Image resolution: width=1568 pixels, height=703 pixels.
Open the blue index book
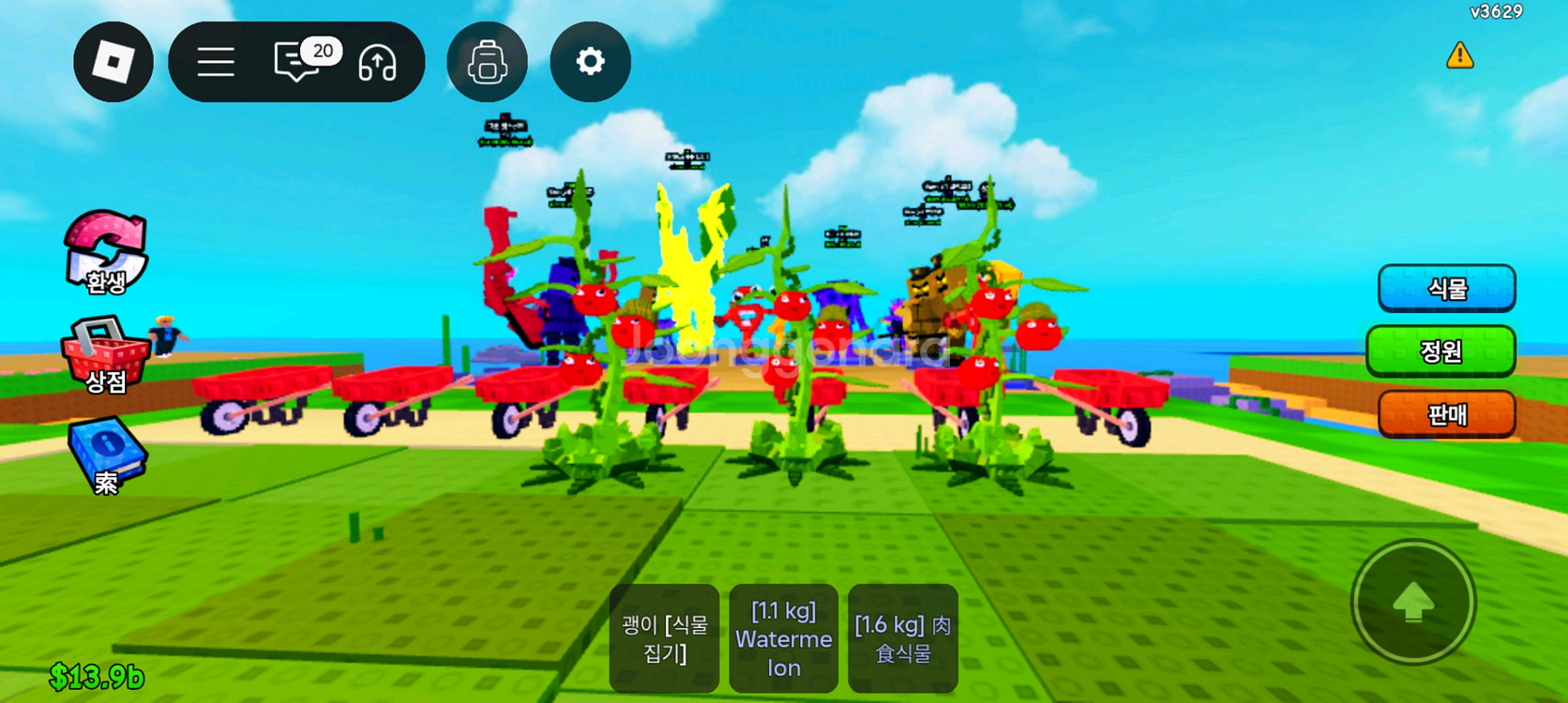tap(106, 456)
